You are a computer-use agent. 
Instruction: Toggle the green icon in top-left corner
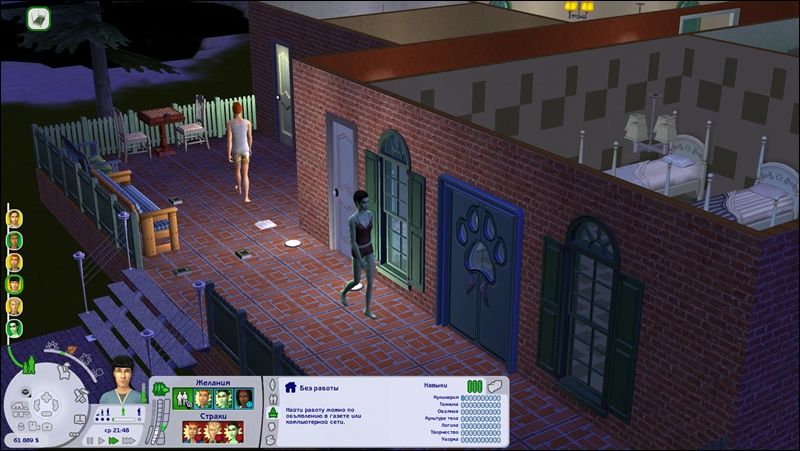(39, 17)
